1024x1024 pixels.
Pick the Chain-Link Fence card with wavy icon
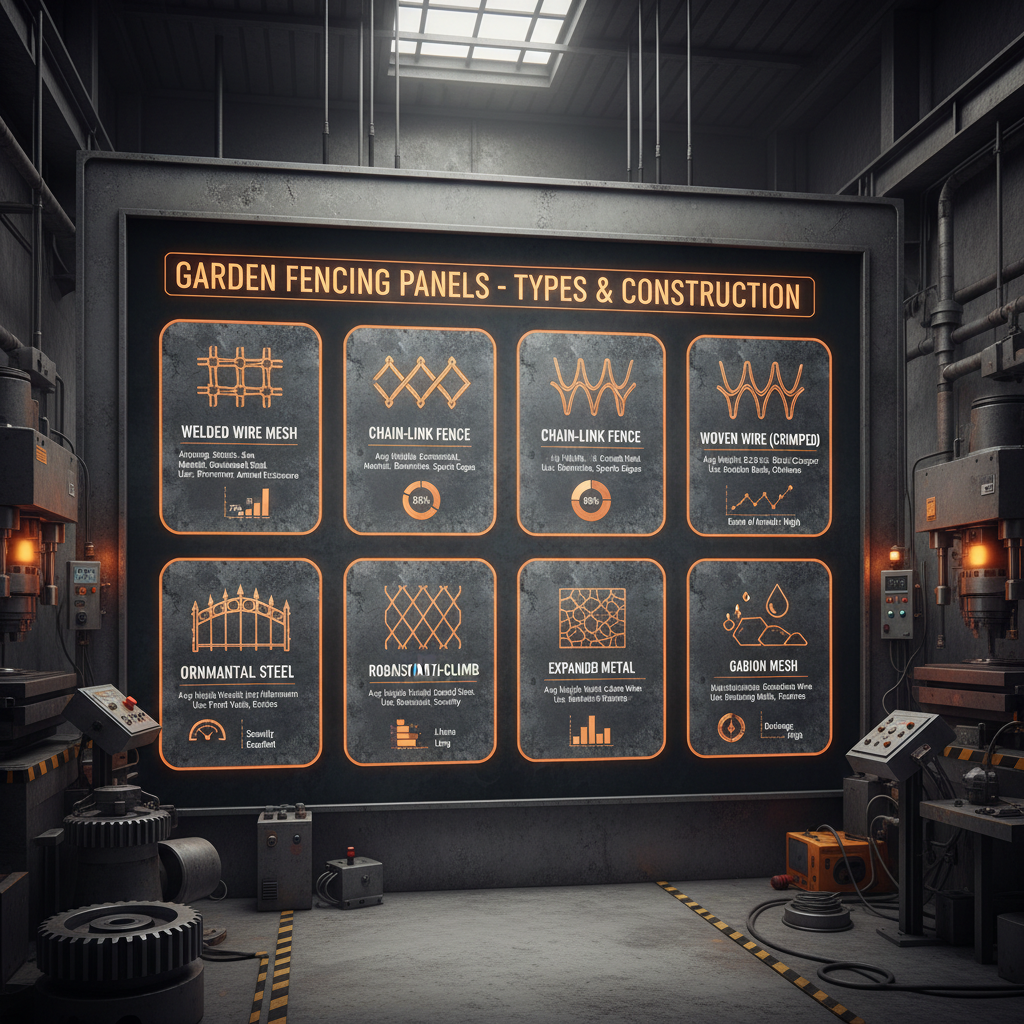pyautogui.click(x=591, y=430)
